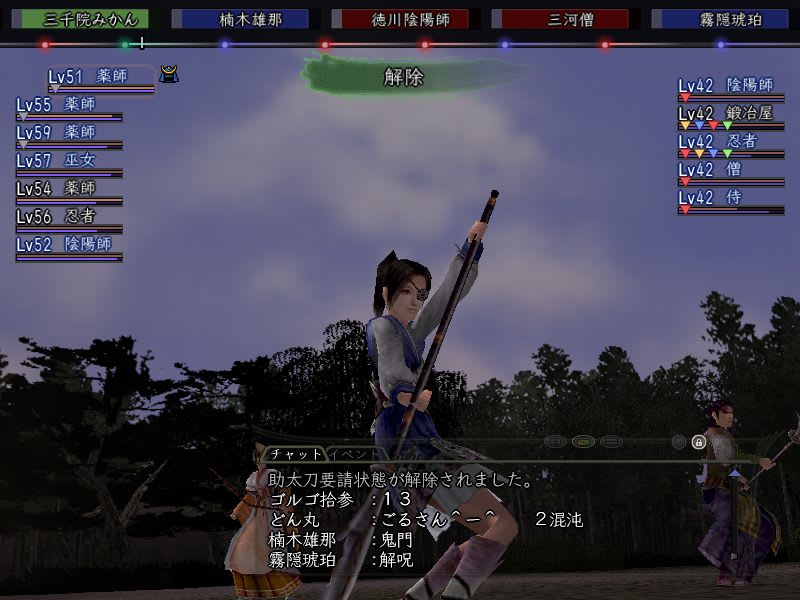Choose party member Lv57 巫女

[x=68, y=160]
